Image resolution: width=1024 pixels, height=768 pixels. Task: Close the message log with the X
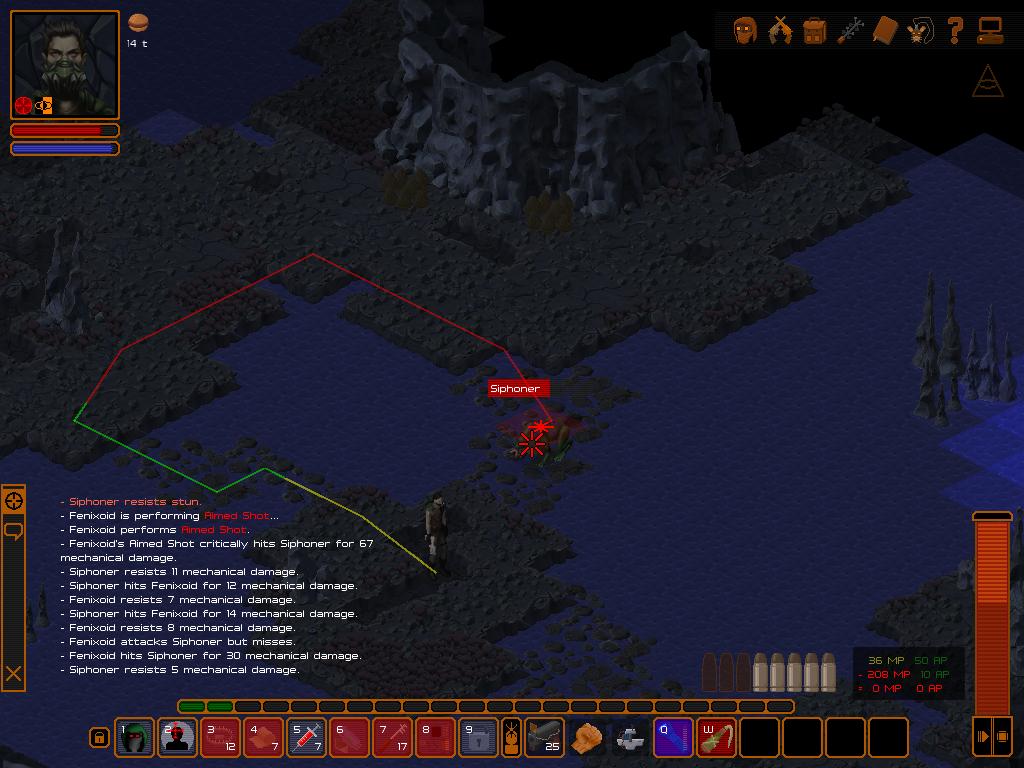tap(14, 674)
